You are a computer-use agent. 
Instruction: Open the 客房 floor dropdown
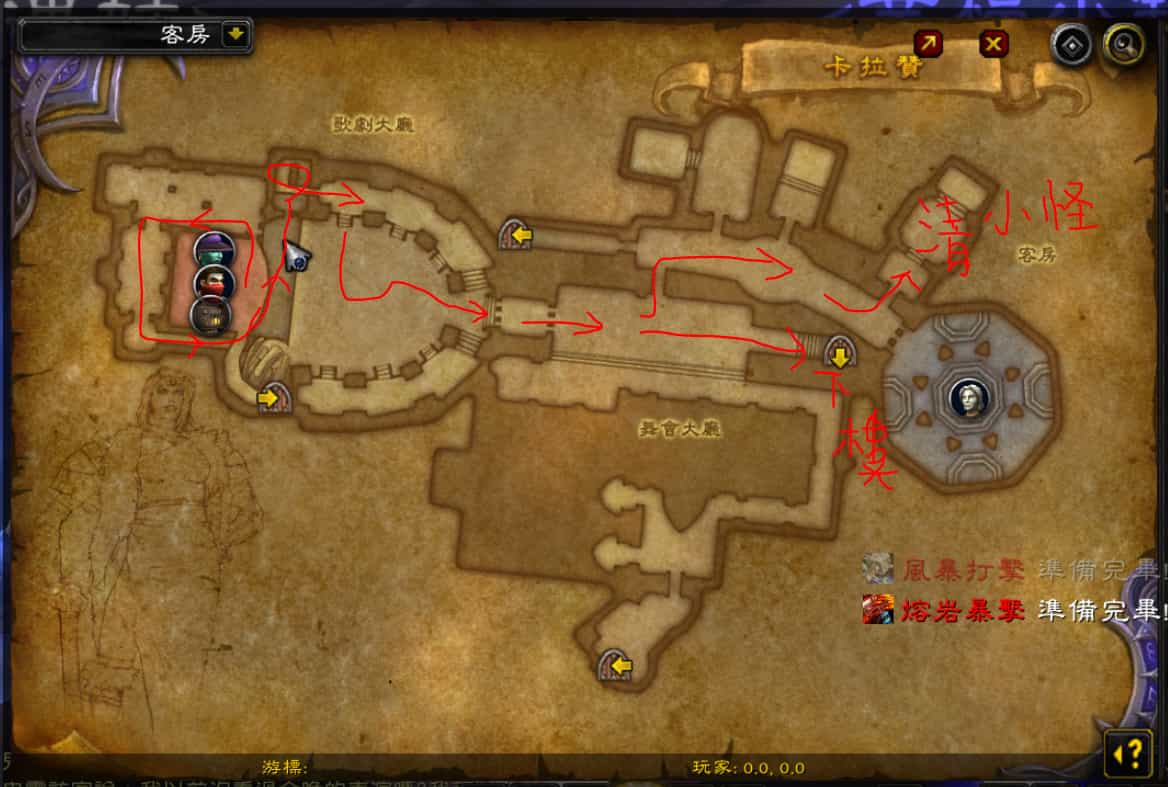click(235, 35)
